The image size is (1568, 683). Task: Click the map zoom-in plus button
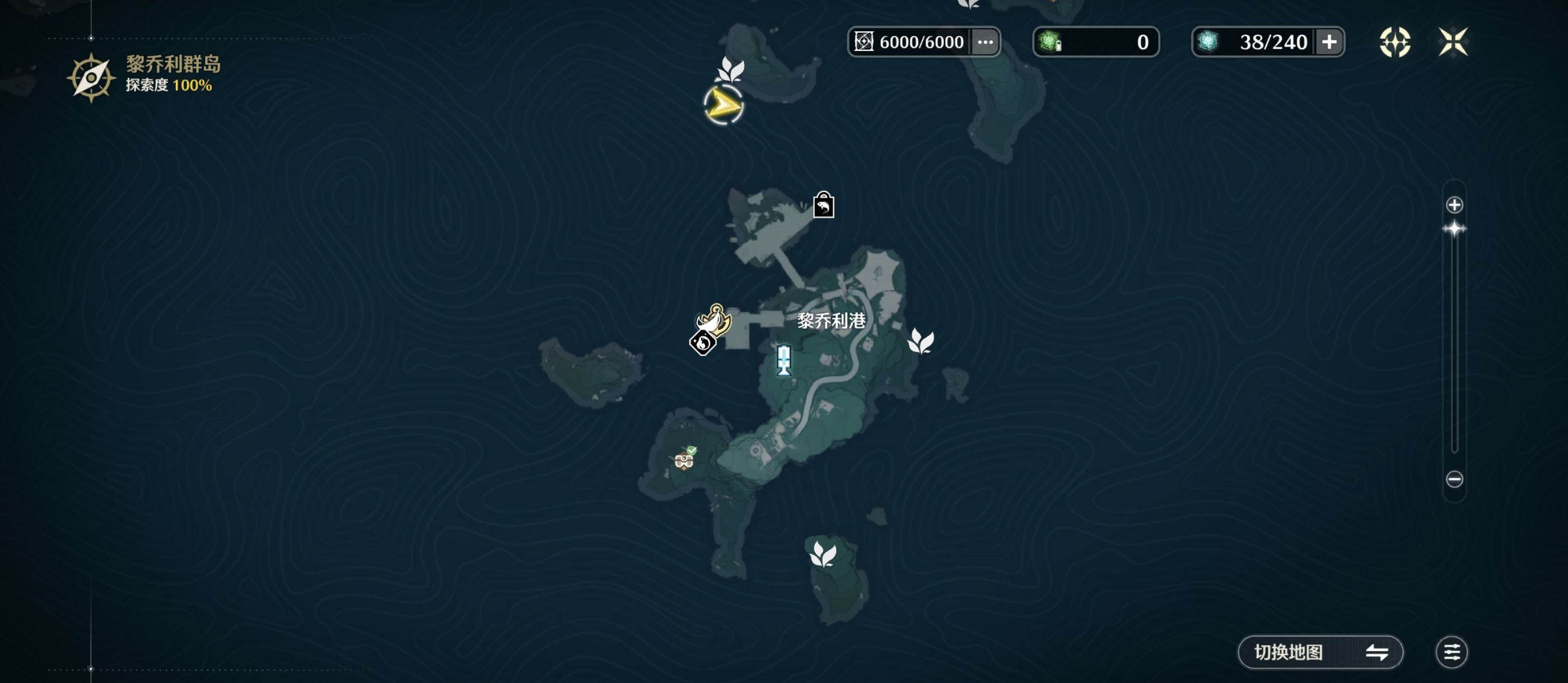pyautogui.click(x=1454, y=205)
